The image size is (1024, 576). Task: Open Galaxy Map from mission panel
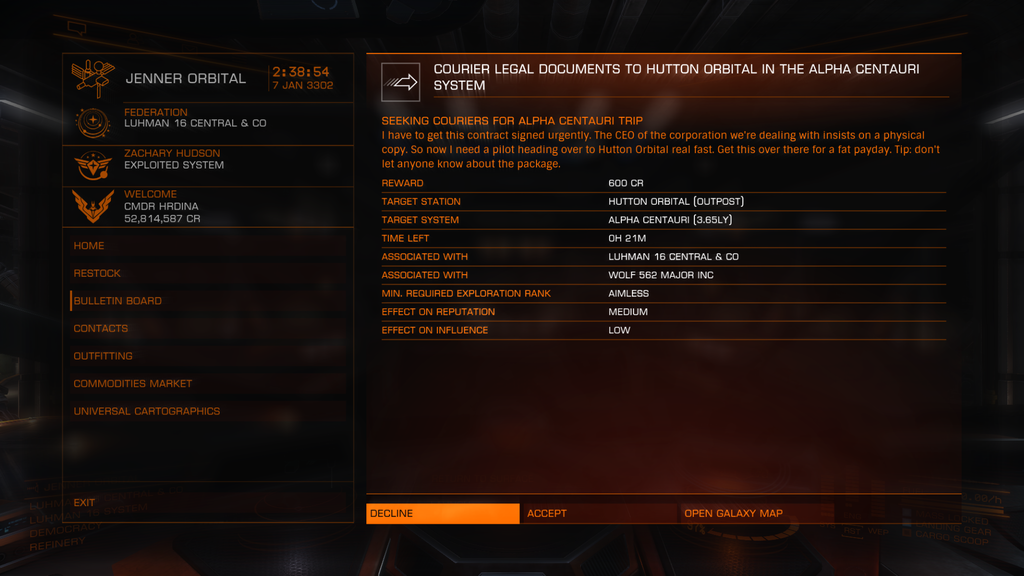(x=756, y=513)
